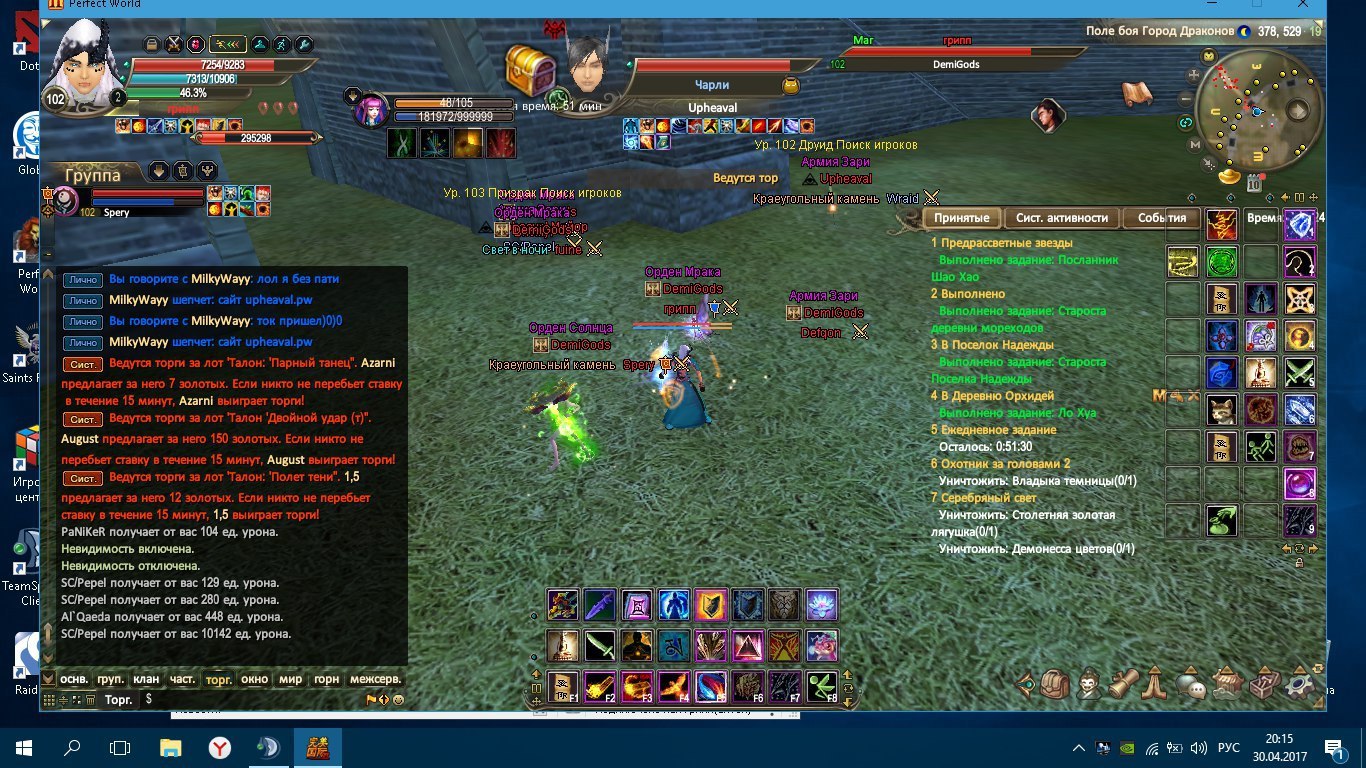
Task: Open the Сист. активности tab
Action: coord(1061,218)
